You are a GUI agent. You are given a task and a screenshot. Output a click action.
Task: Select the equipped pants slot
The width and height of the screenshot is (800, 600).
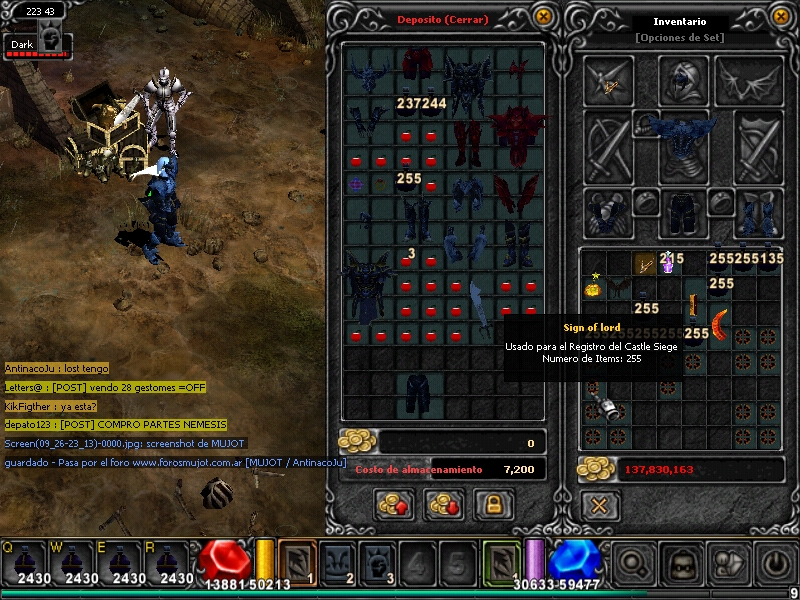[683, 212]
